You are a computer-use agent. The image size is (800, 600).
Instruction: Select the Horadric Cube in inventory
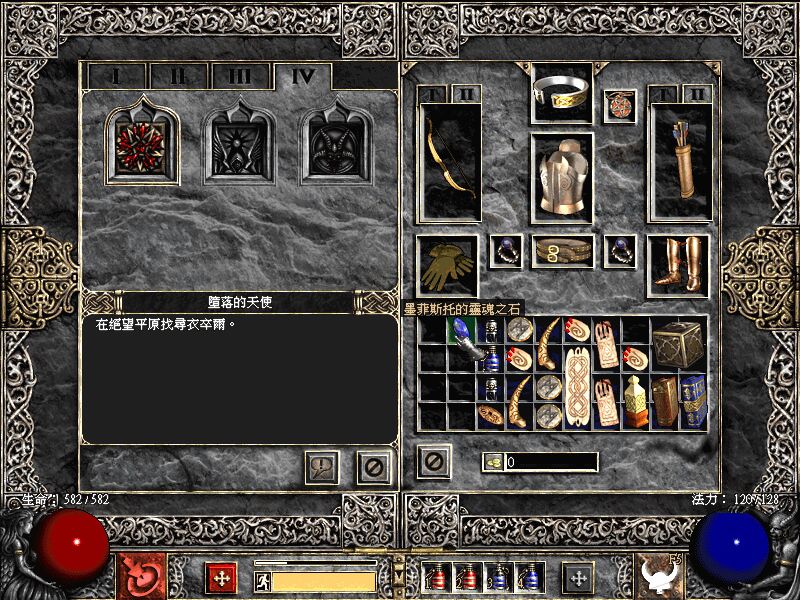pyautogui.click(x=678, y=343)
